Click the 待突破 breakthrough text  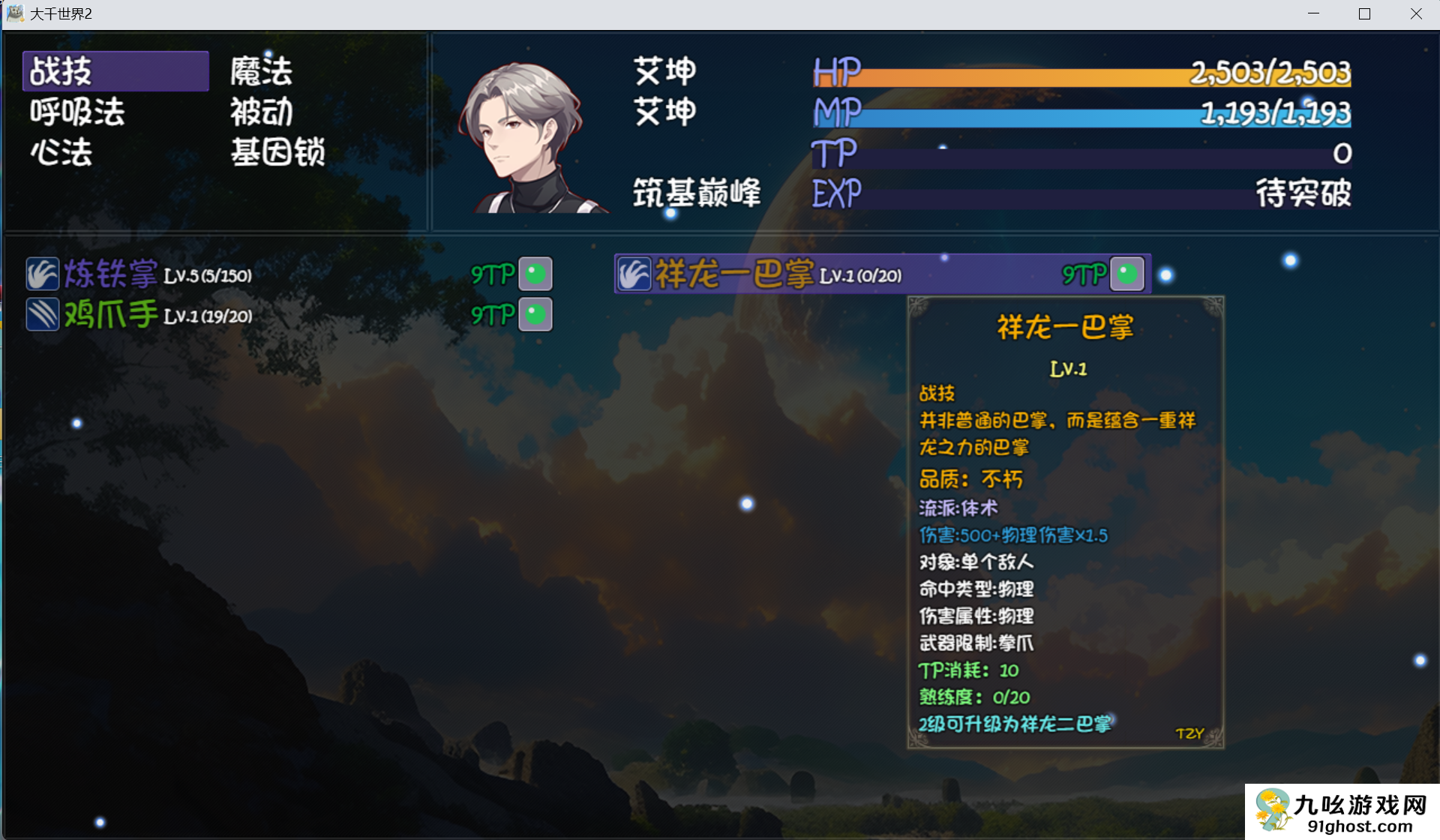(x=1303, y=194)
